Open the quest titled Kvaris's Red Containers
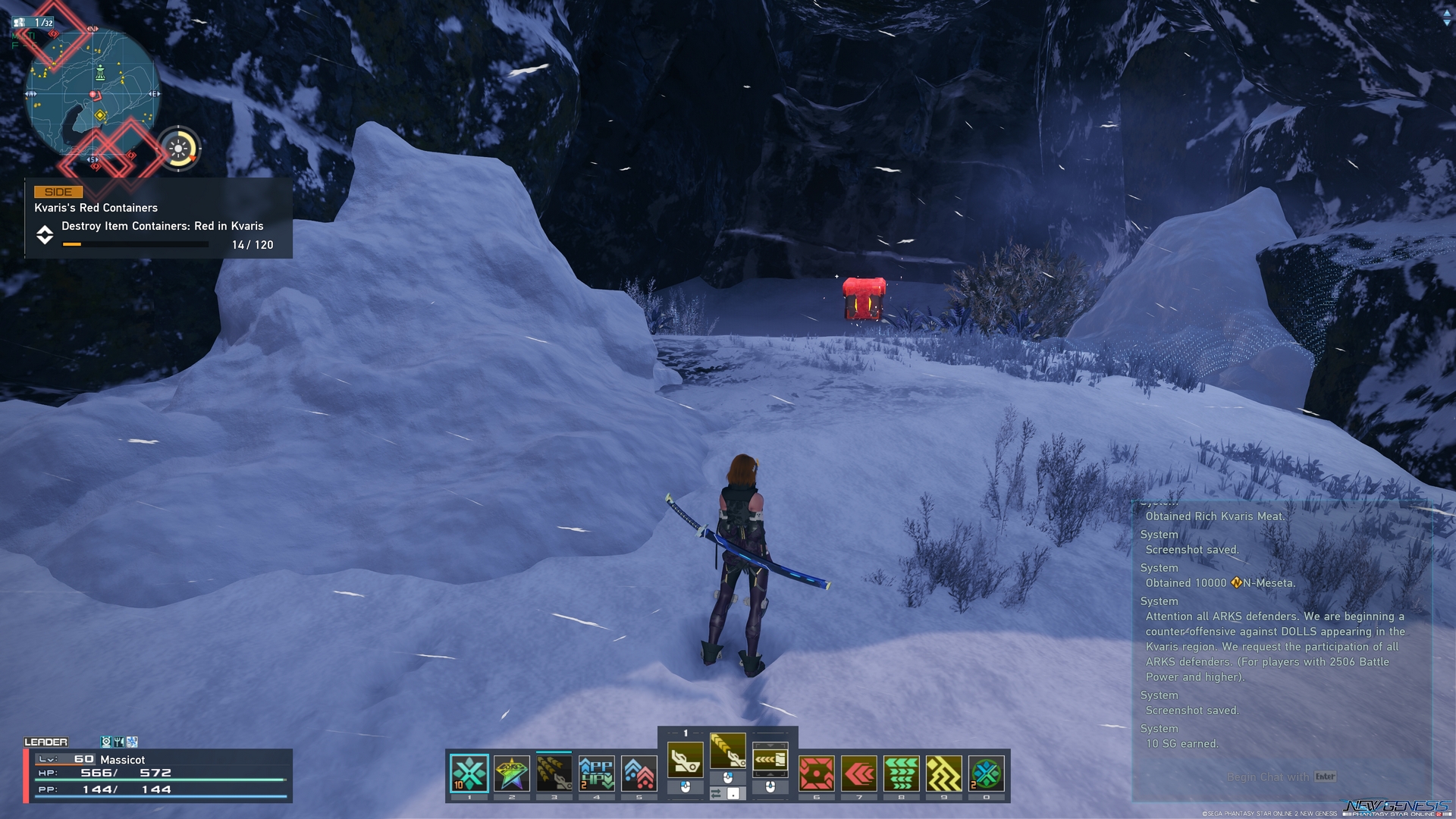The image size is (1456, 819). point(95,207)
